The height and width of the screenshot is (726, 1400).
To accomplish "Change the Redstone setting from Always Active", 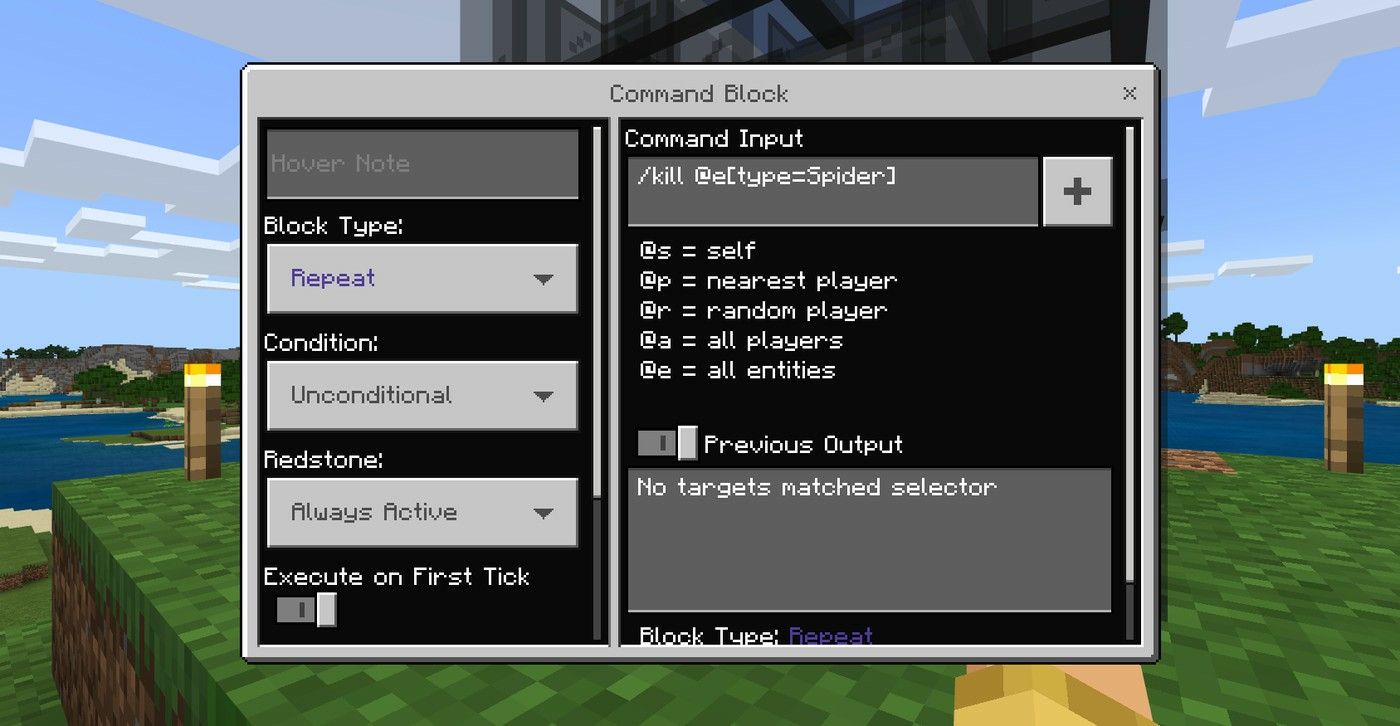I will pos(420,512).
